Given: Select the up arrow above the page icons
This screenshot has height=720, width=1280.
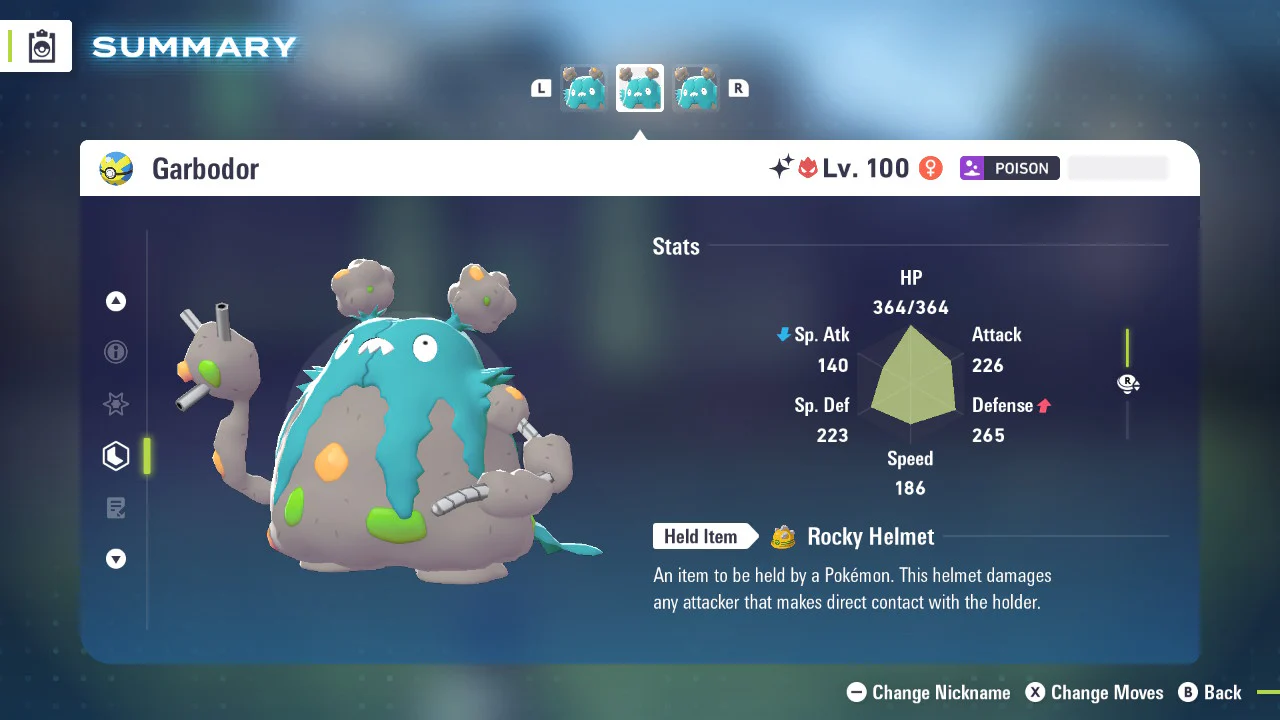Looking at the screenshot, I should tap(116, 301).
